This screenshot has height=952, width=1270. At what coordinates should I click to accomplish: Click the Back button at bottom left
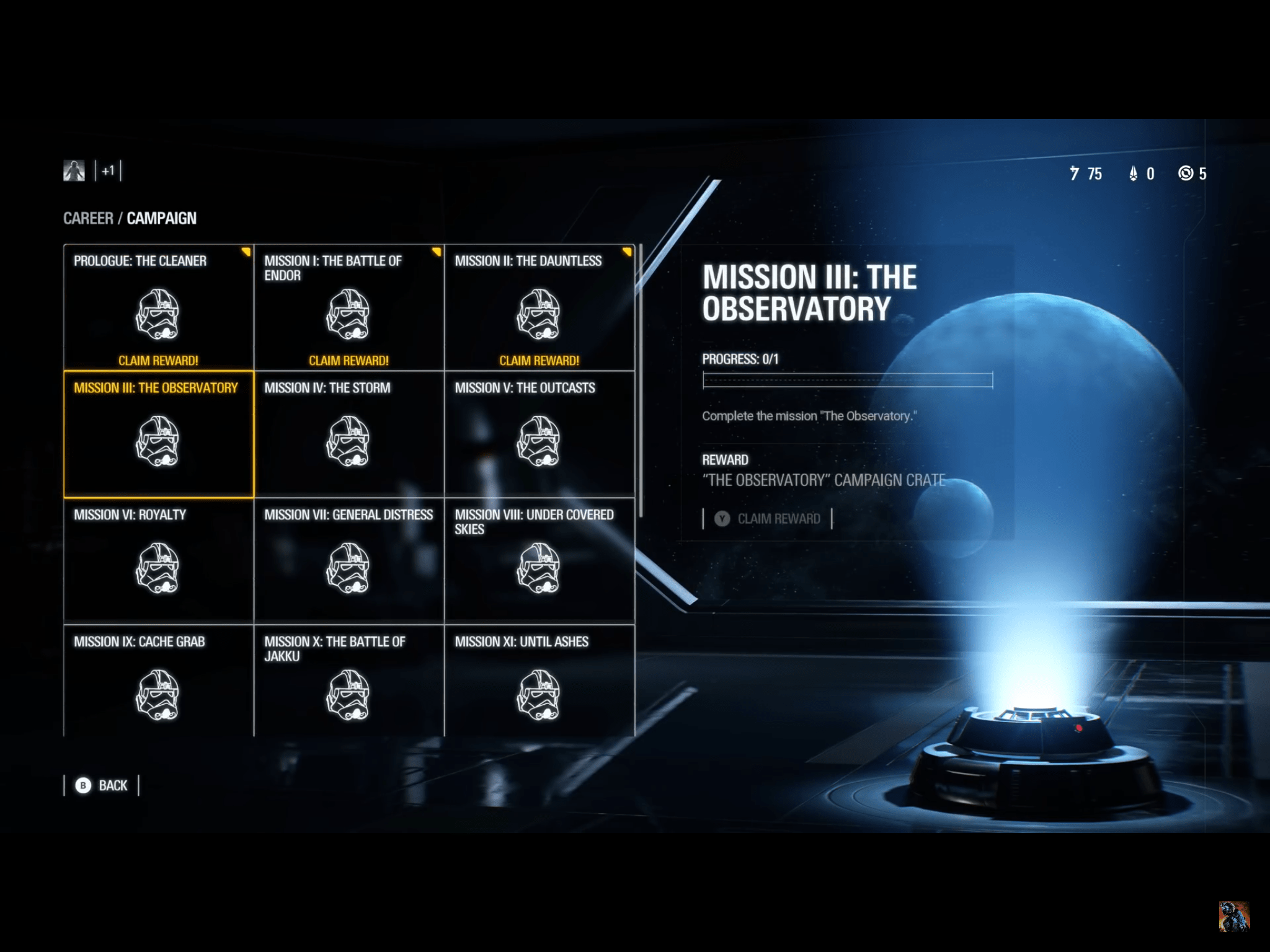pyautogui.click(x=102, y=785)
